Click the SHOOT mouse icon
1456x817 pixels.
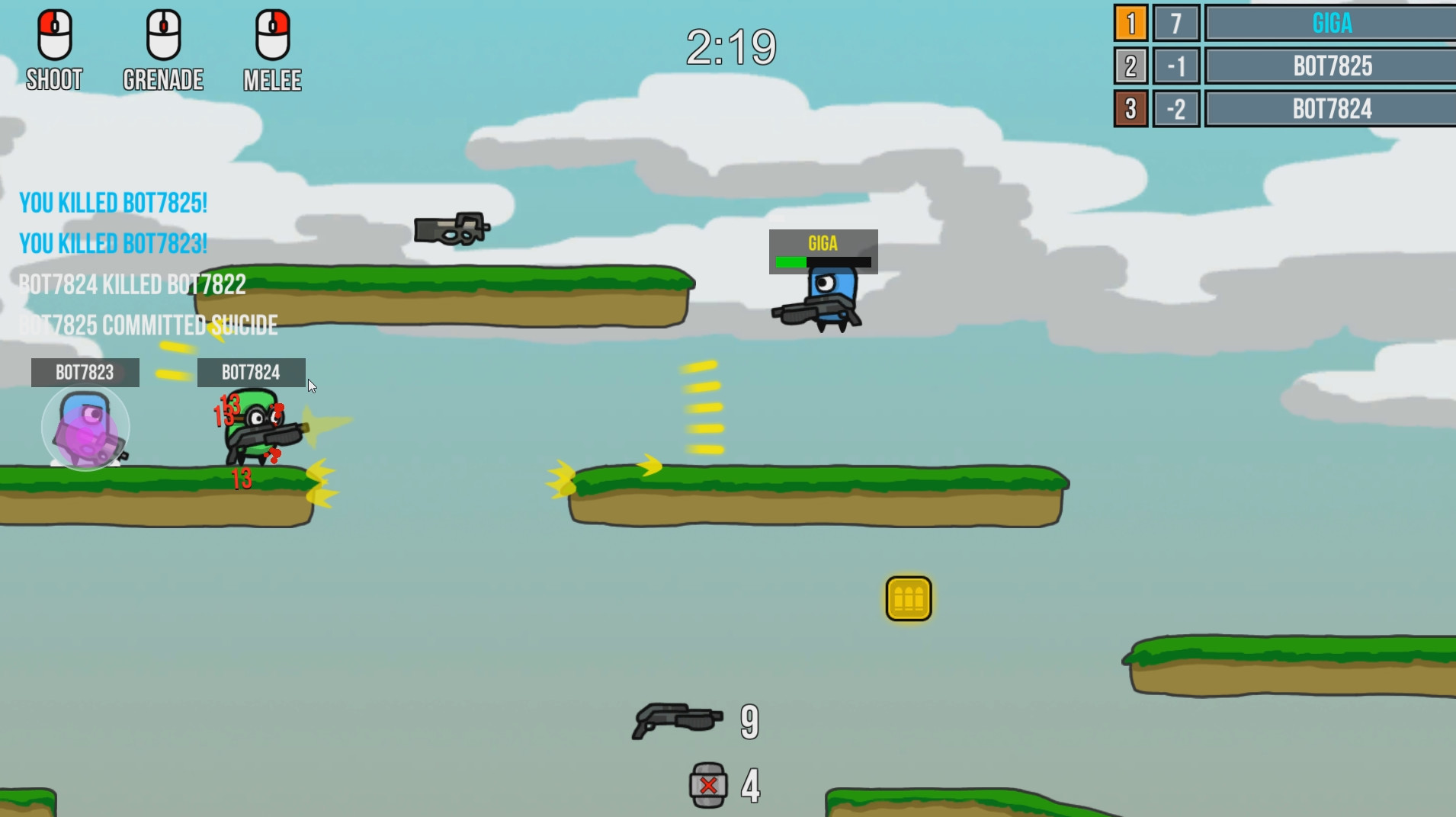(53, 34)
